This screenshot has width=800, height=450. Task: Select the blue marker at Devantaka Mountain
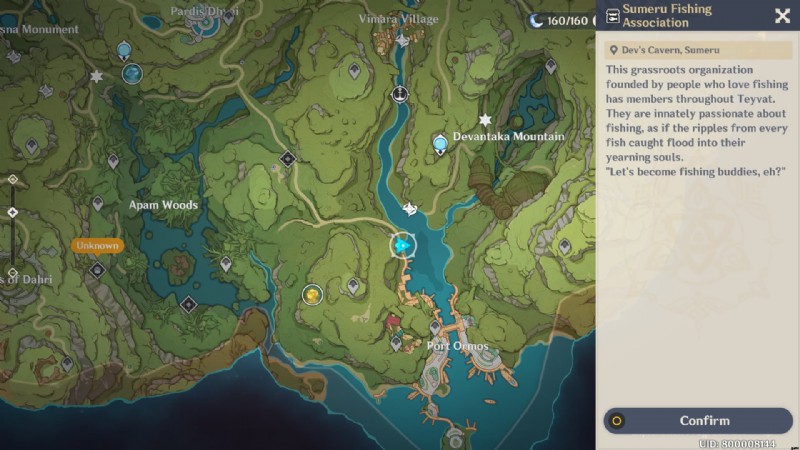coord(440,145)
